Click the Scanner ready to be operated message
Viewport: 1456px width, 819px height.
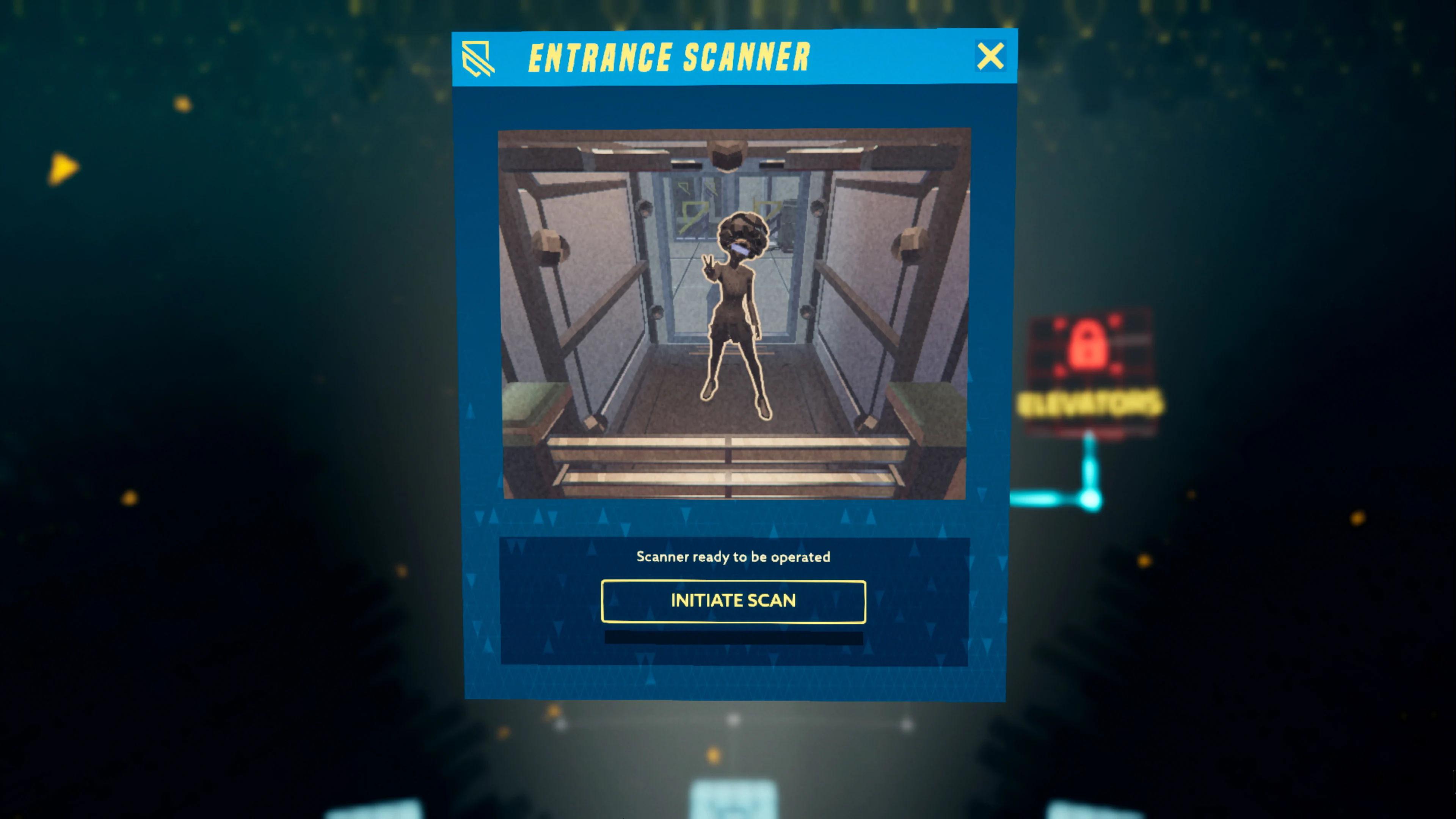pyautogui.click(x=733, y=557)
